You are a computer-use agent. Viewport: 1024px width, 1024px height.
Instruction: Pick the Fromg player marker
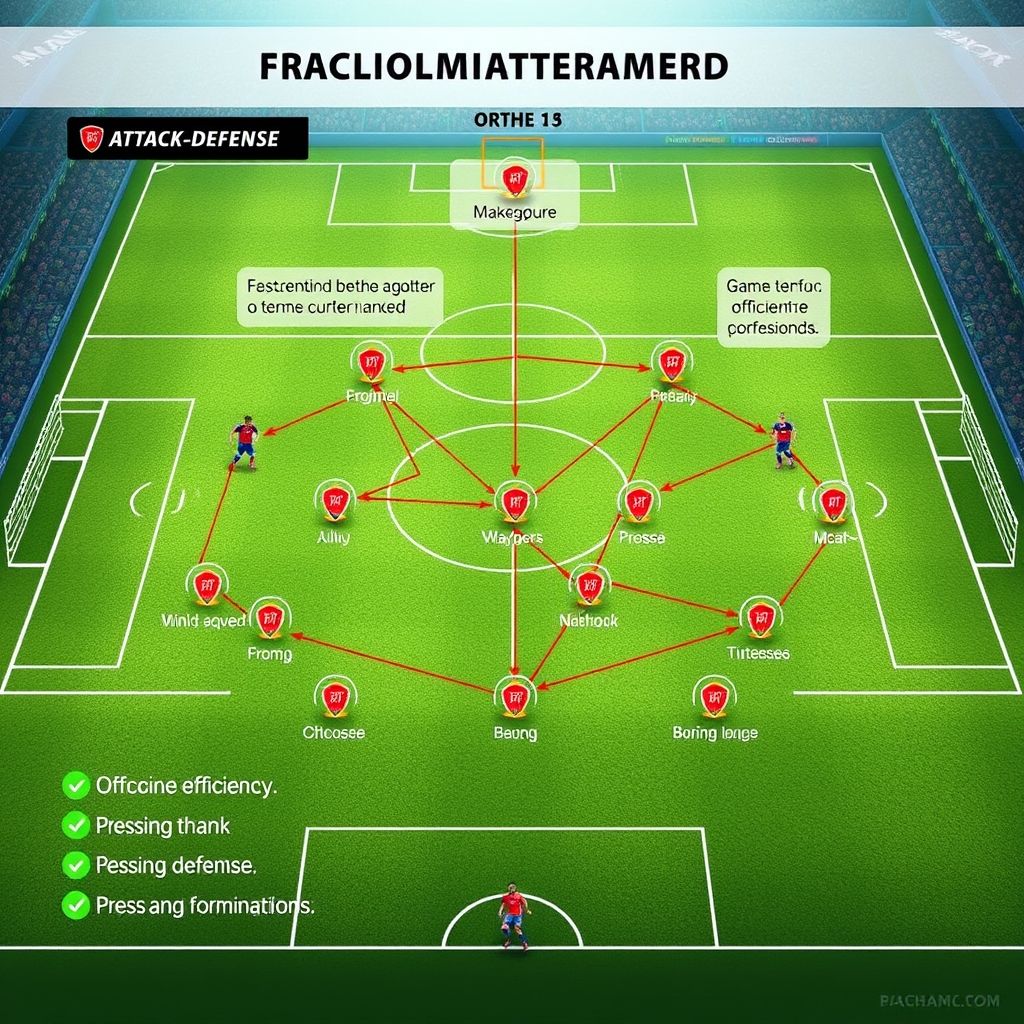[x=268, y=620]
